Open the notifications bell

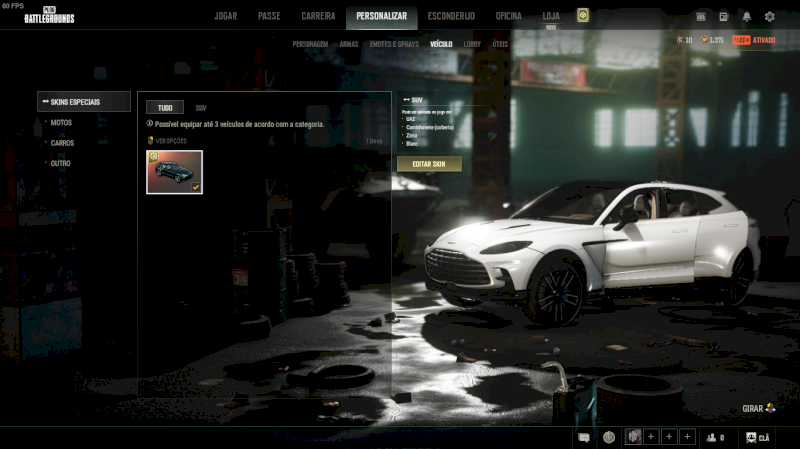[747, 16]
